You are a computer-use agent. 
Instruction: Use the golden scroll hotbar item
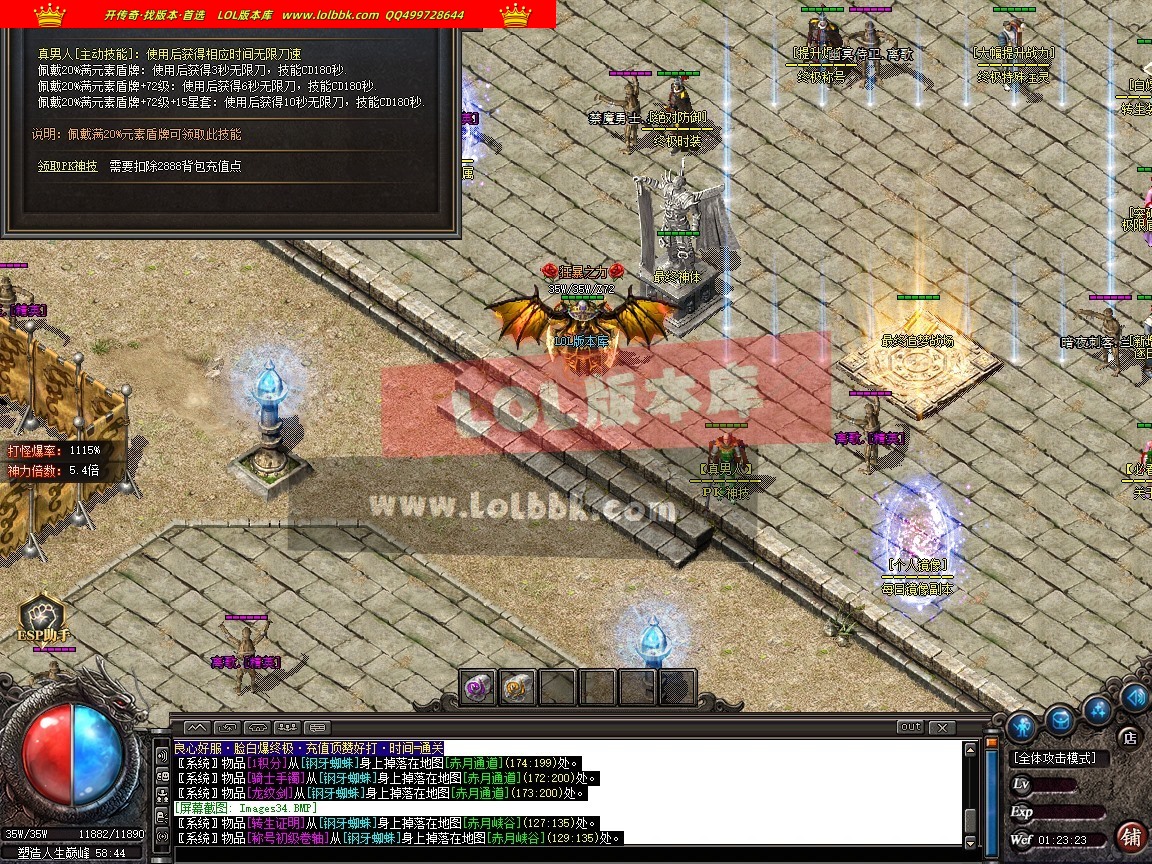coord(517,687)
